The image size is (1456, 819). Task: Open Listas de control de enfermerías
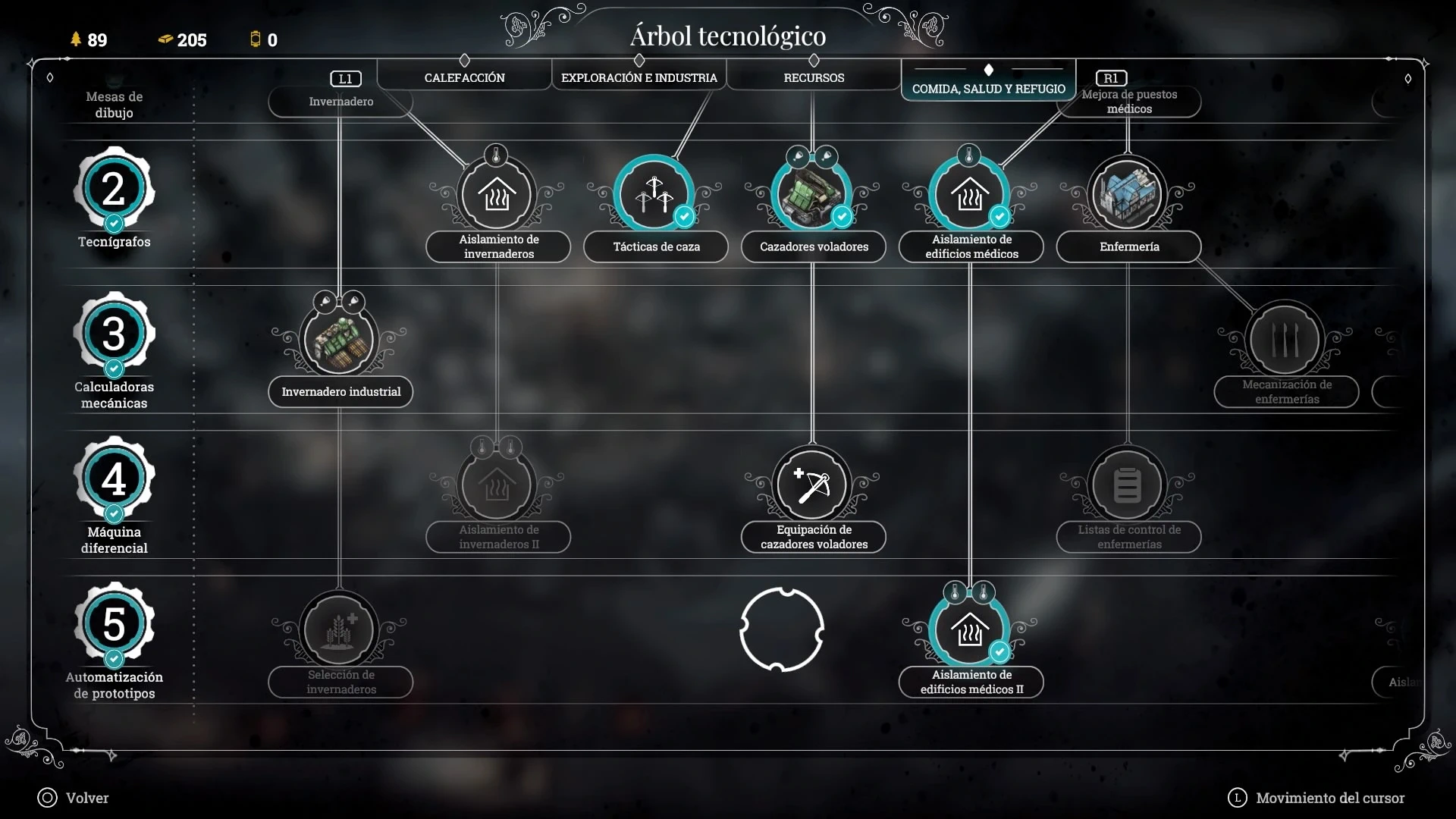[x=1128, y=485]
